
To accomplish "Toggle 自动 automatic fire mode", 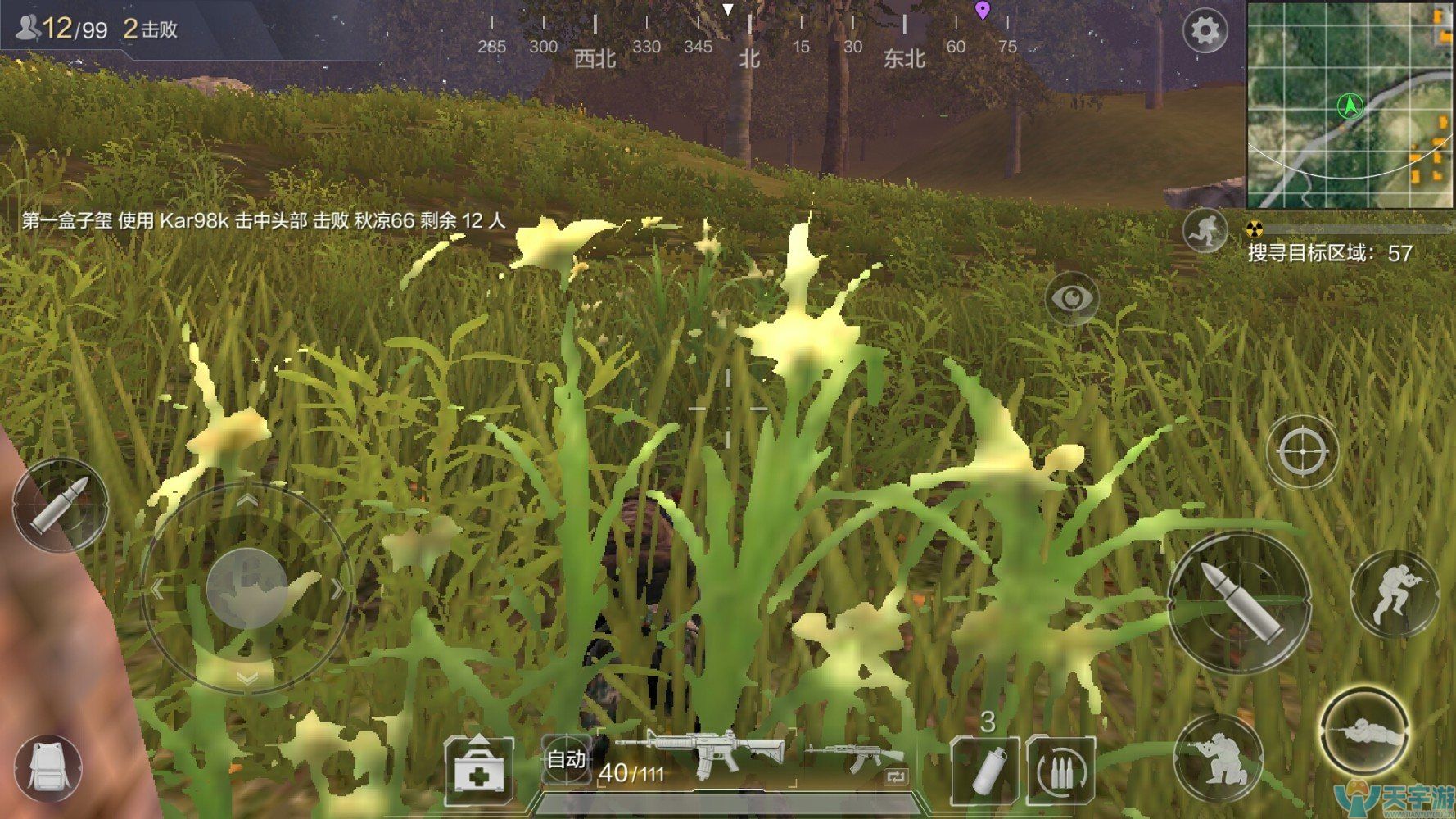I will pyautogui.click(x=565, y=761).
